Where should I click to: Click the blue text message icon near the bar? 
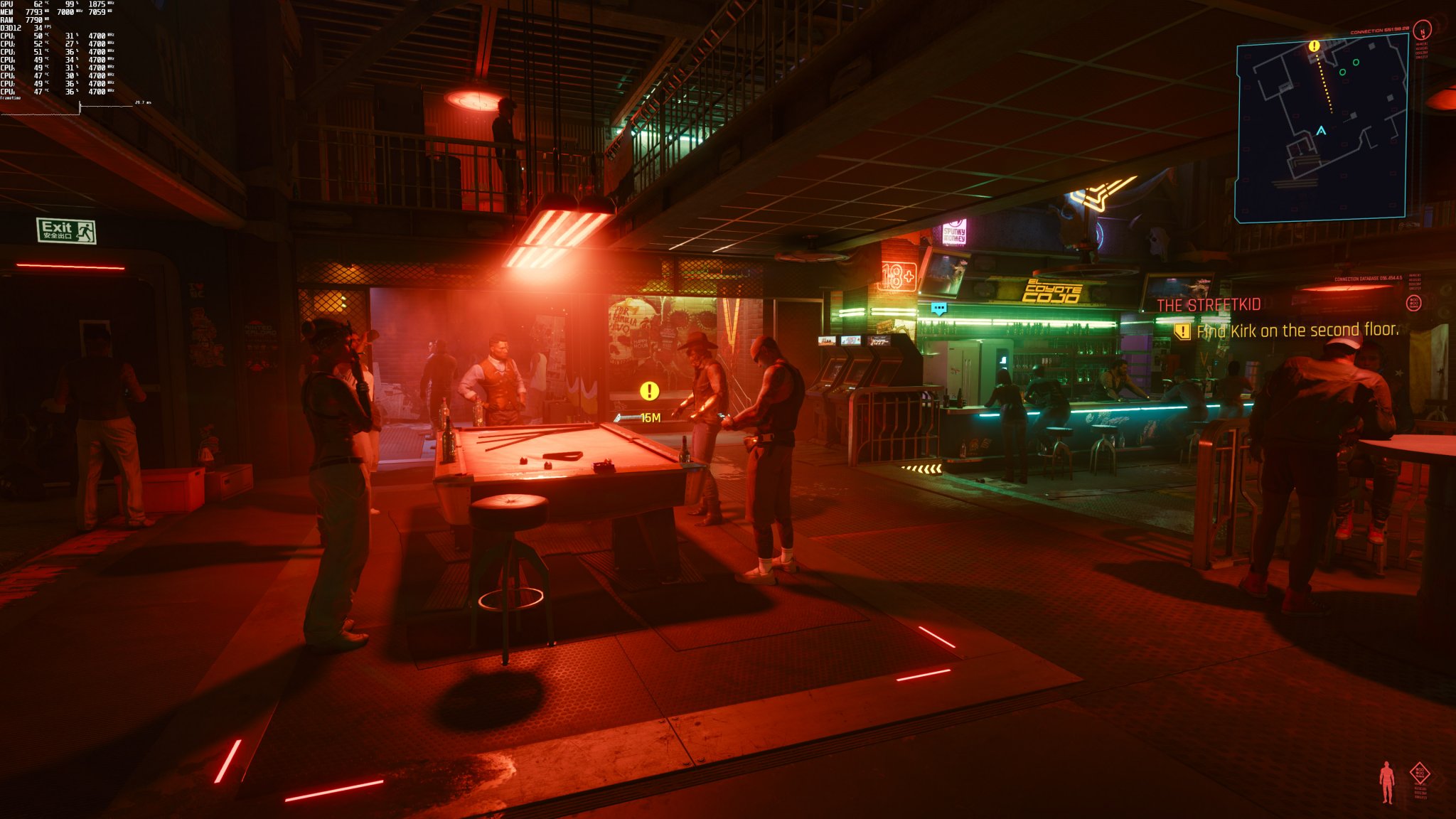(x=939, y=309)
